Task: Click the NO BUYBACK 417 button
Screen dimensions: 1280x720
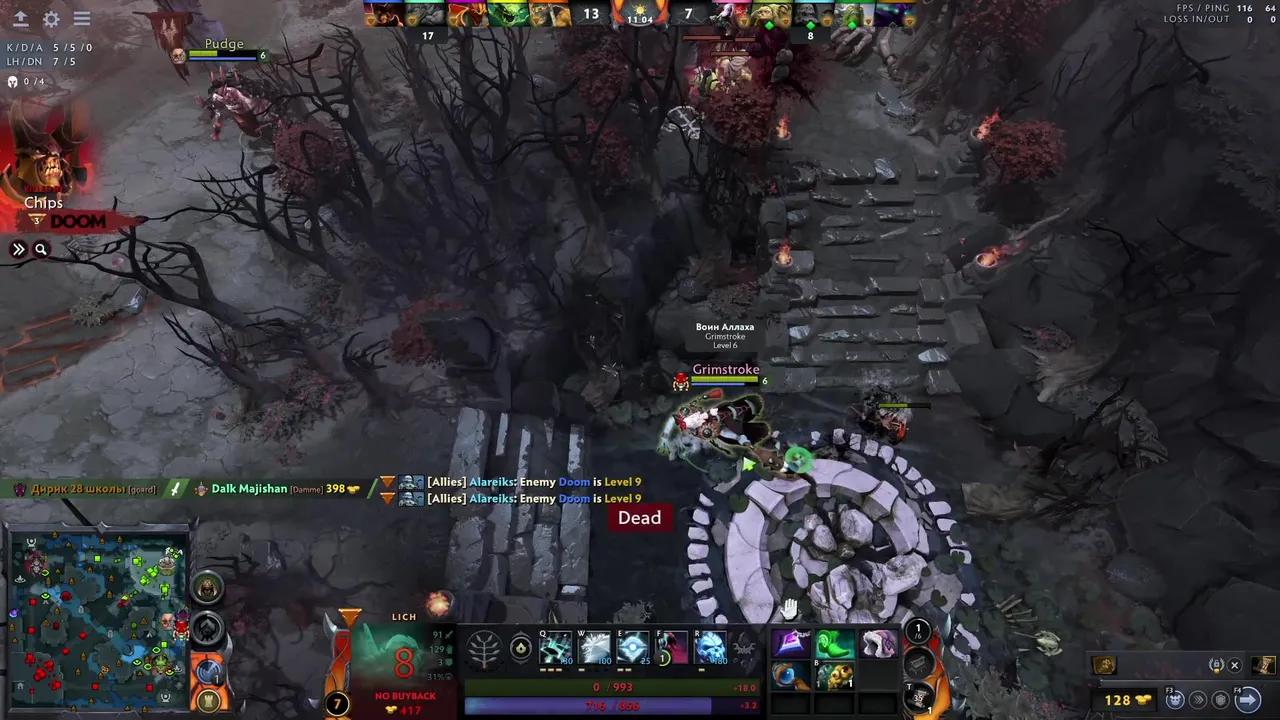Action: coord(405,702)
